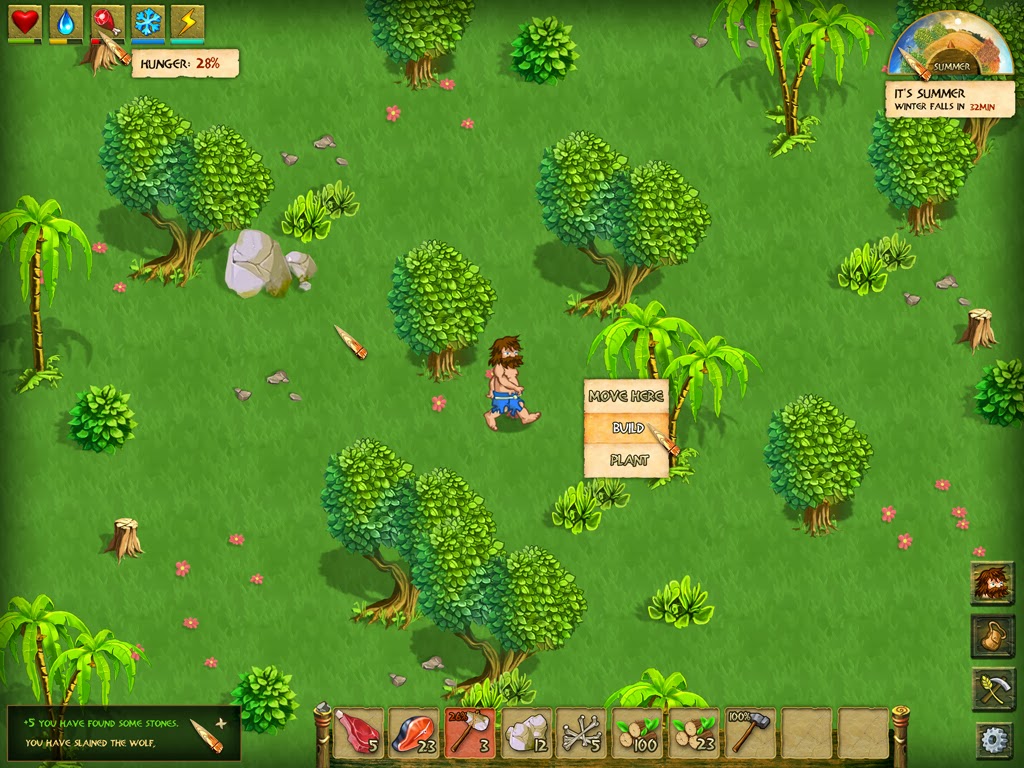Select the stones stack in hotbar
This screenshot has width=1024, height=768.
(526, 733)
